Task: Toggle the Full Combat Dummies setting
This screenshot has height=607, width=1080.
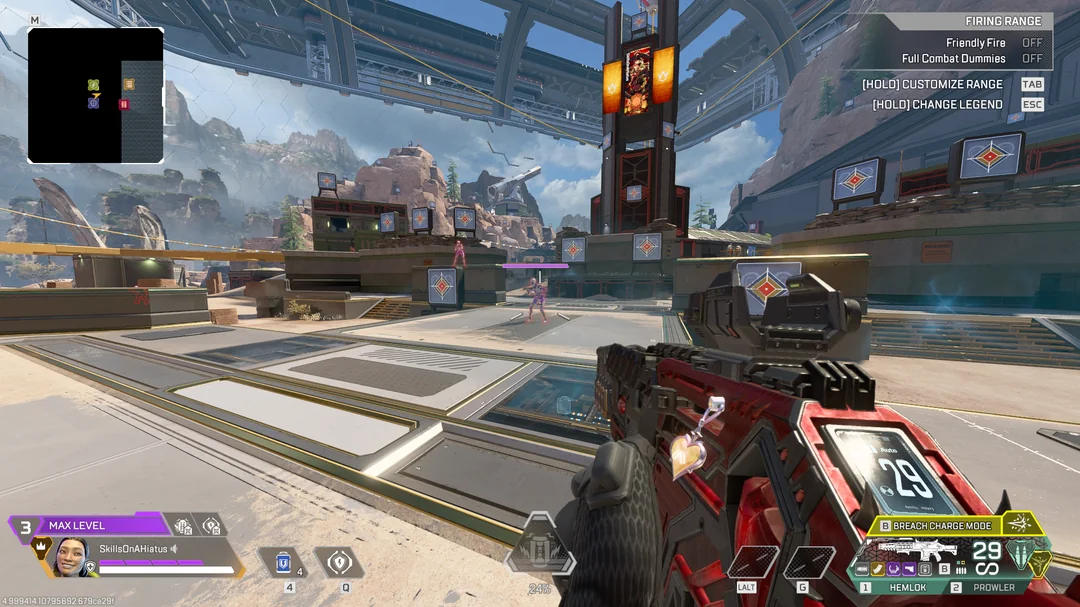Action: tap(1031, 59)
